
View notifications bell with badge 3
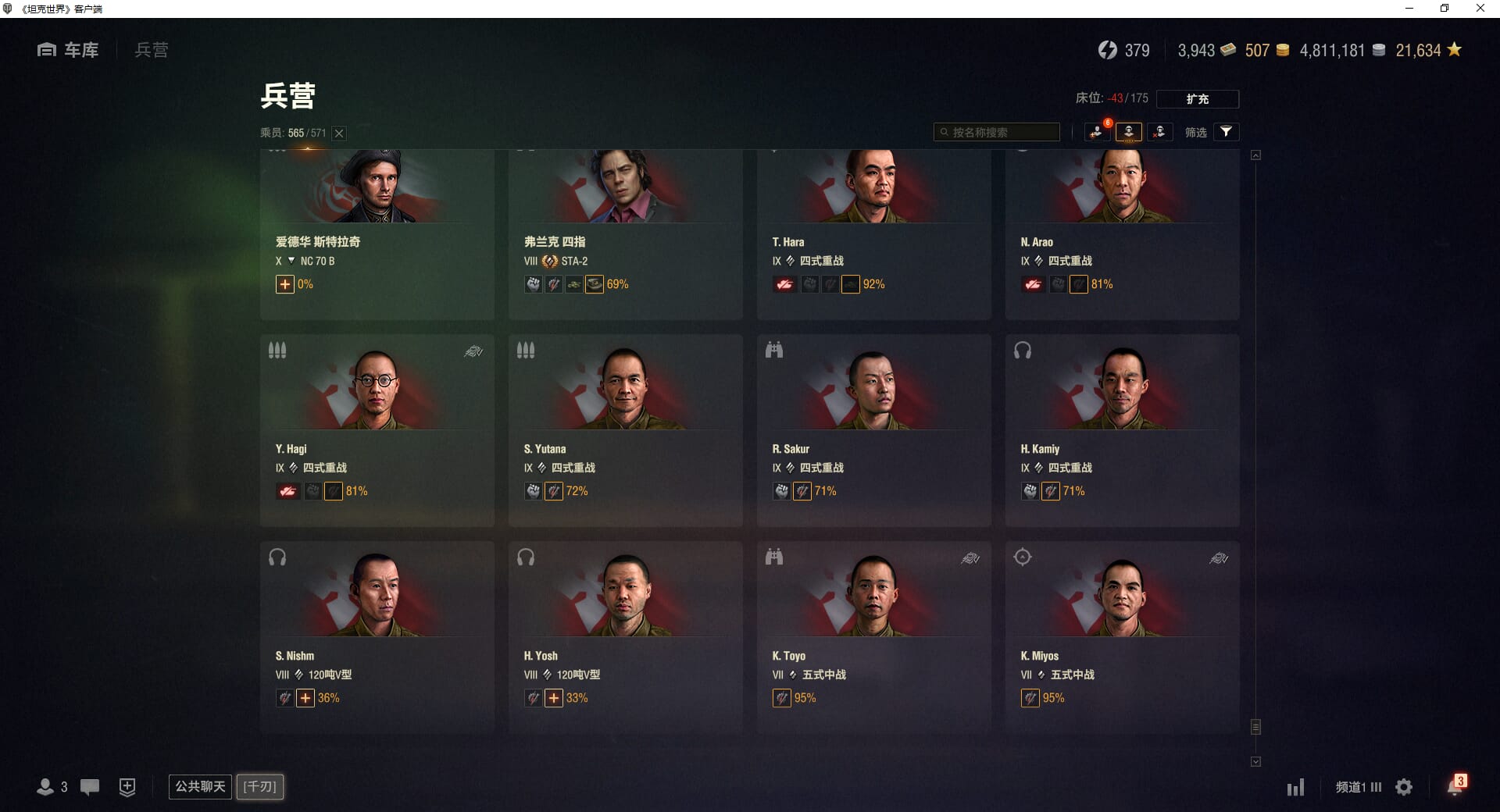click(1455, 787)
